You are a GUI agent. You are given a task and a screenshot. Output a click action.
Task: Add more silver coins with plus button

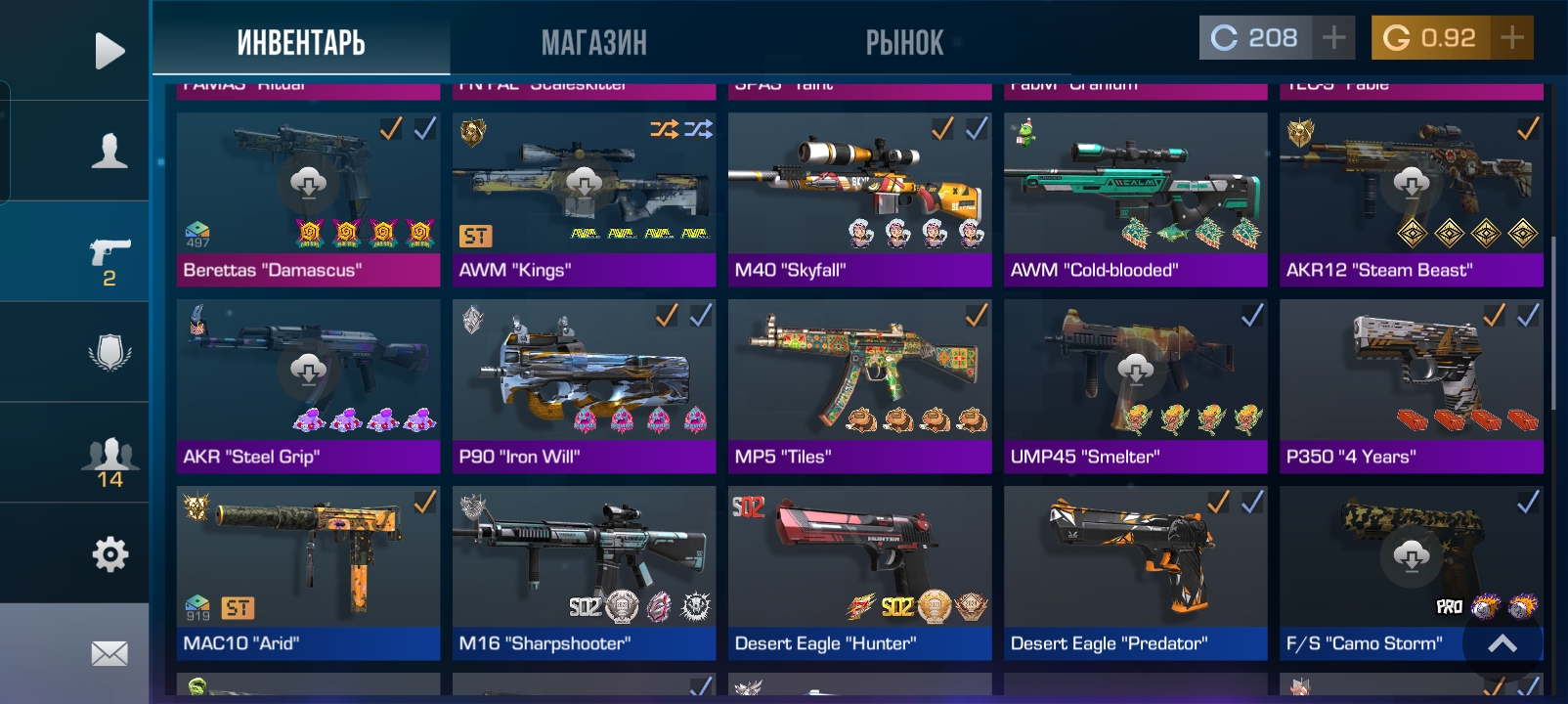coord(1333,38)
